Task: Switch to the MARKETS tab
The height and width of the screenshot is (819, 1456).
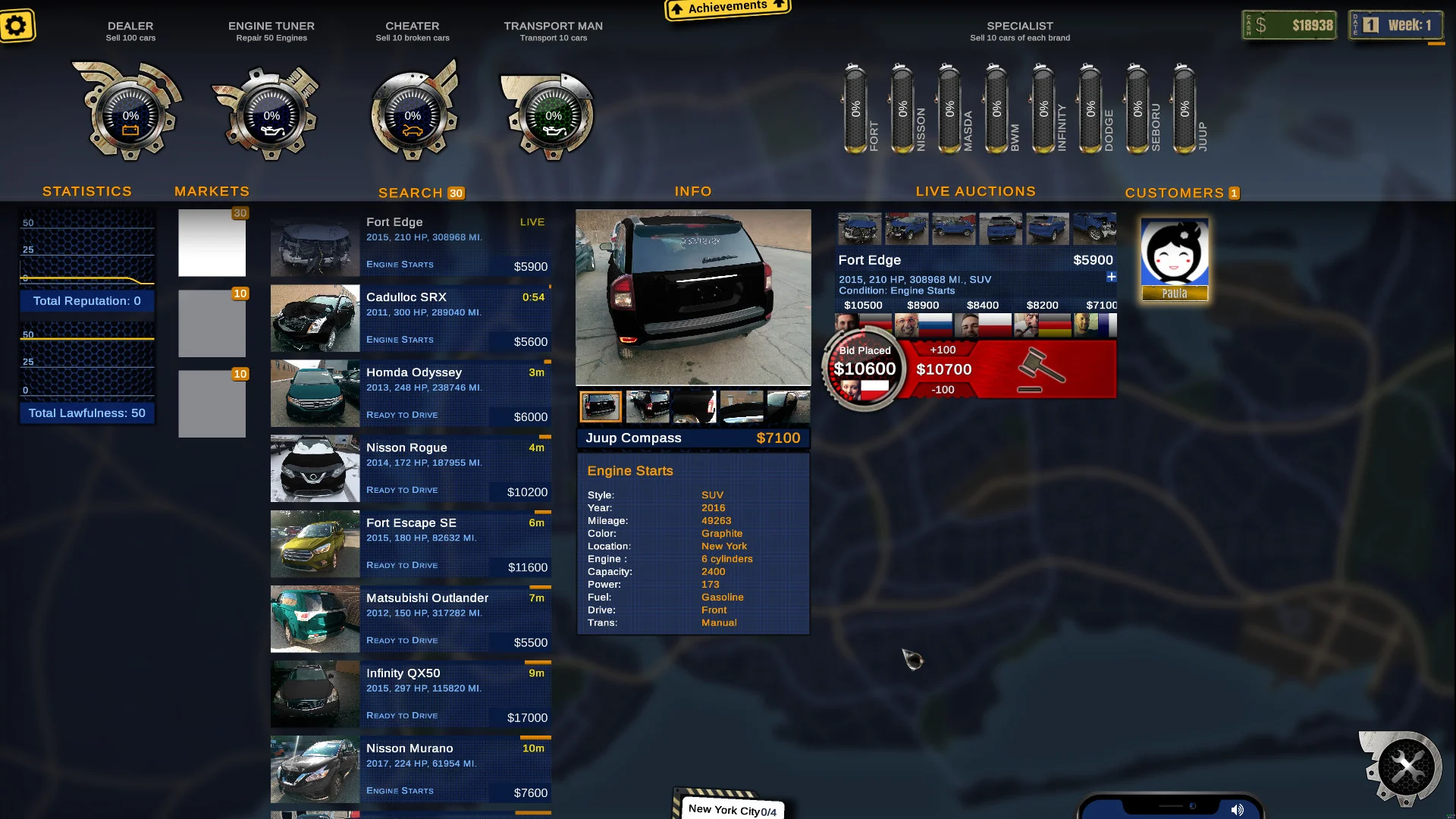Action: (x=212, y=191)
